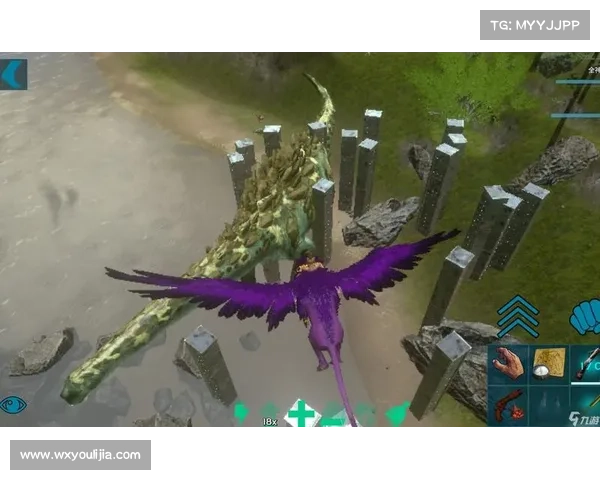Select the map and compass hotbar slot
This screenshot has height=480, width=600.
(x=549, y=365)
